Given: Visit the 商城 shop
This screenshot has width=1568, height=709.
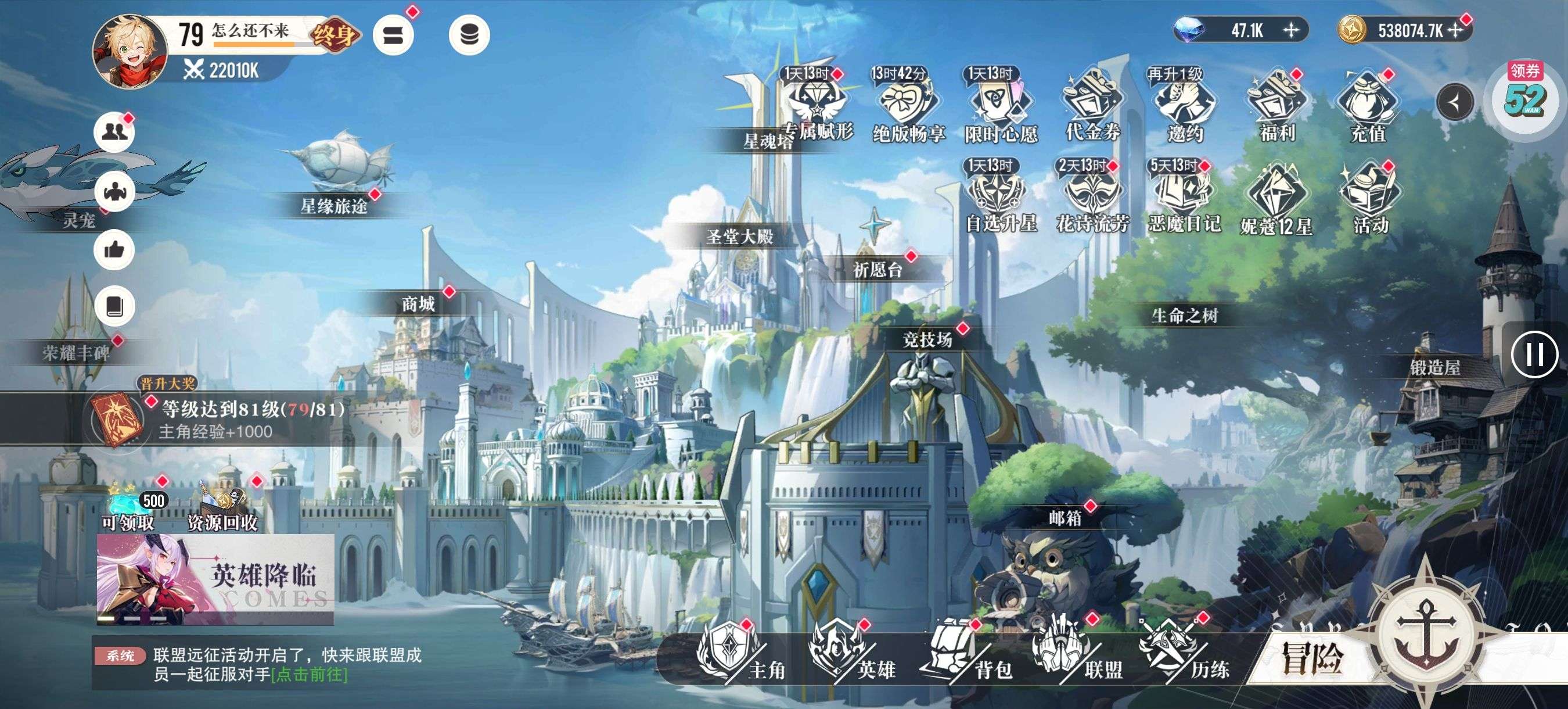Looking at the screenshot, I should pyautogui.click(x=418, y=303).
